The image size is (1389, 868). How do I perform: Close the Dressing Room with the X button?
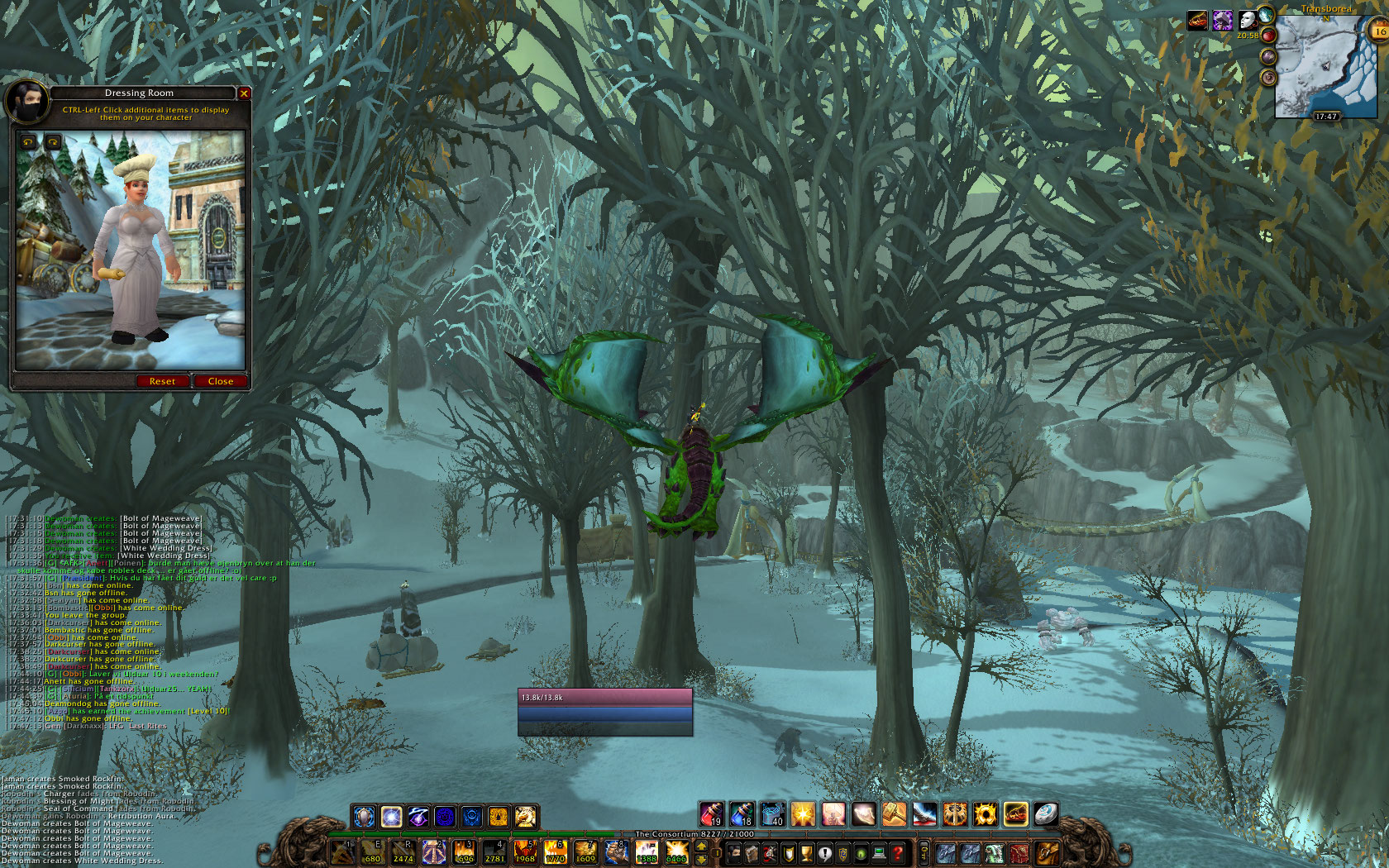coord(244,93)
